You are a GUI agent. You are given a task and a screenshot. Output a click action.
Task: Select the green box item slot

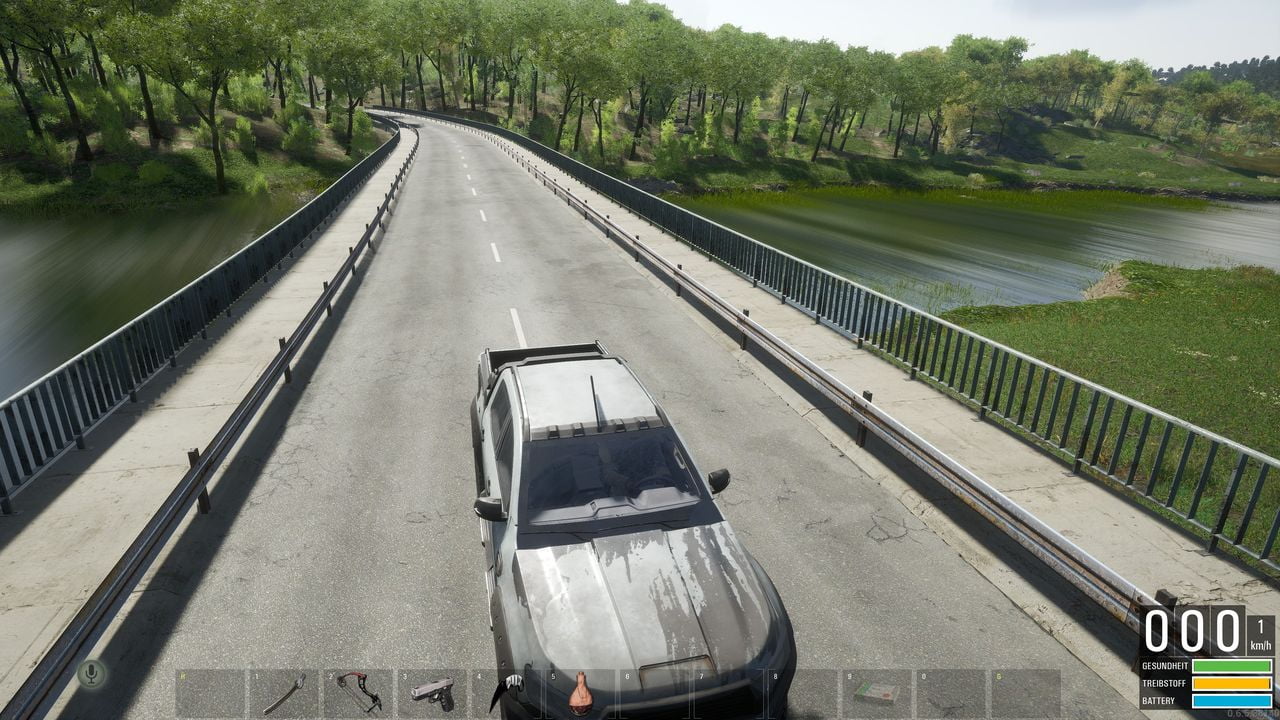(x=877, y=693)
